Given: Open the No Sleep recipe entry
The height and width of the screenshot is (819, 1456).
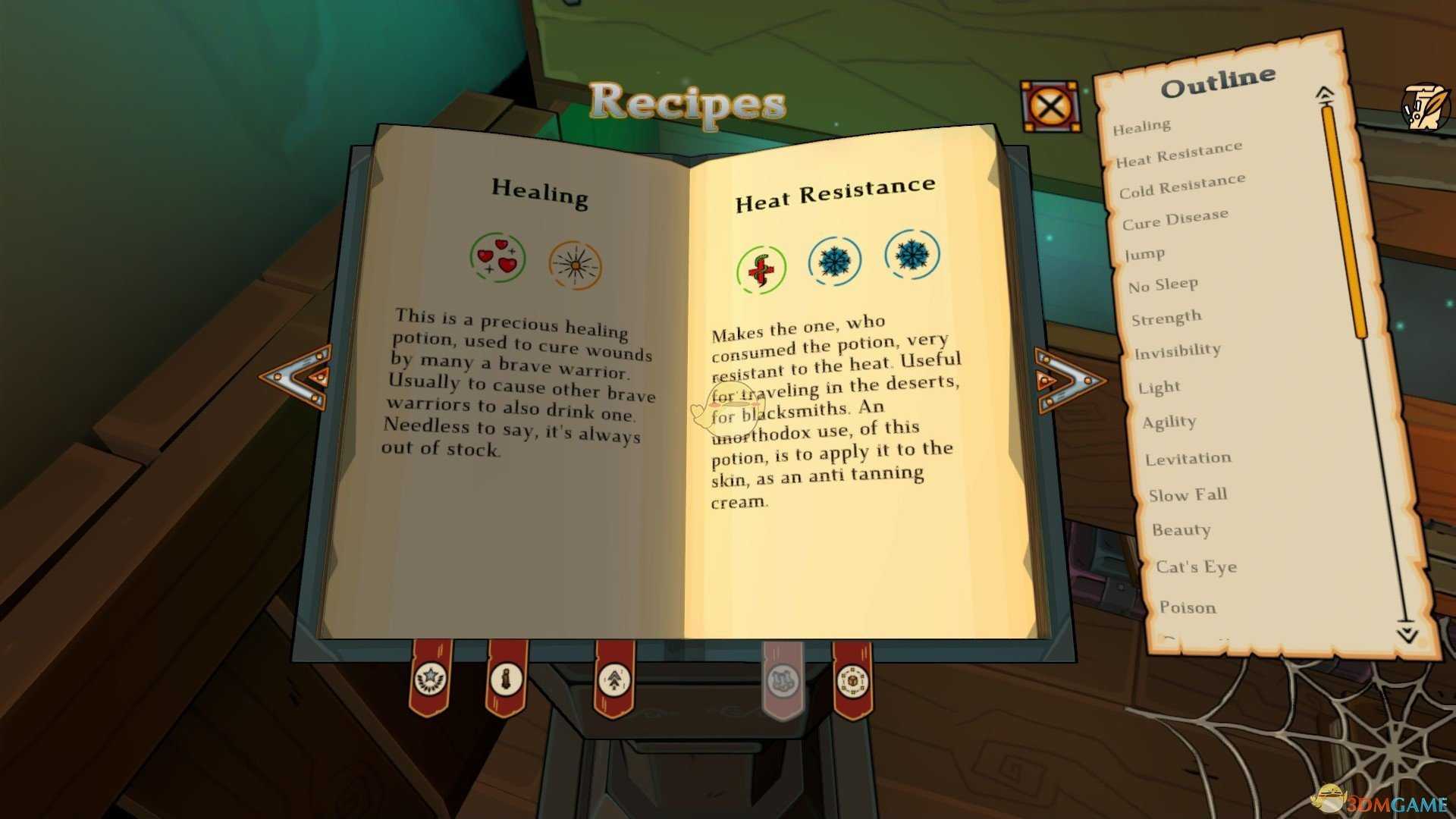Looking at the screenshot, I should pos(1163,285).
